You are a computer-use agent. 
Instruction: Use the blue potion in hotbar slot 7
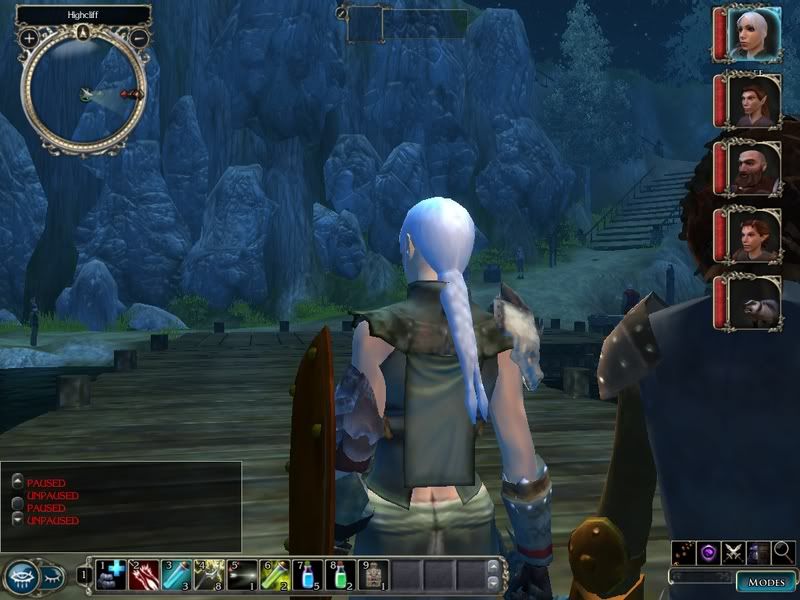point(307,574)
